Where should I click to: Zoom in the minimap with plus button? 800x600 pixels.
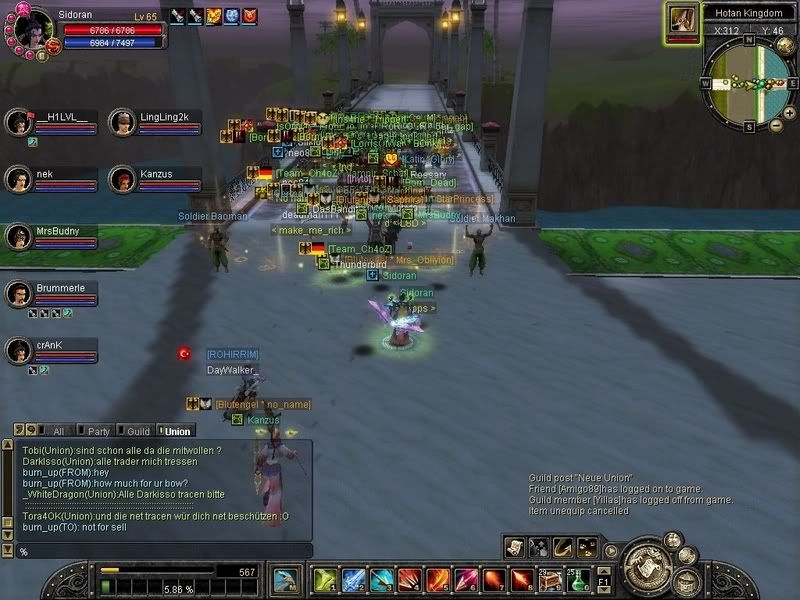(x=777, y=109)
